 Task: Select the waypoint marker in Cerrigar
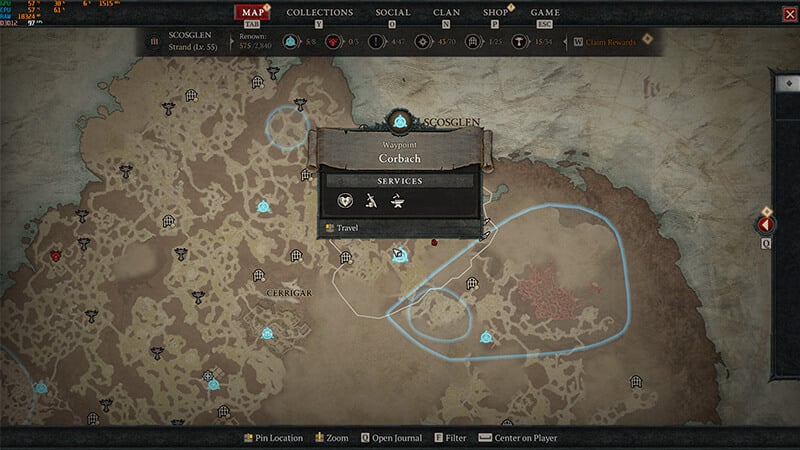[x=267, y=333]
